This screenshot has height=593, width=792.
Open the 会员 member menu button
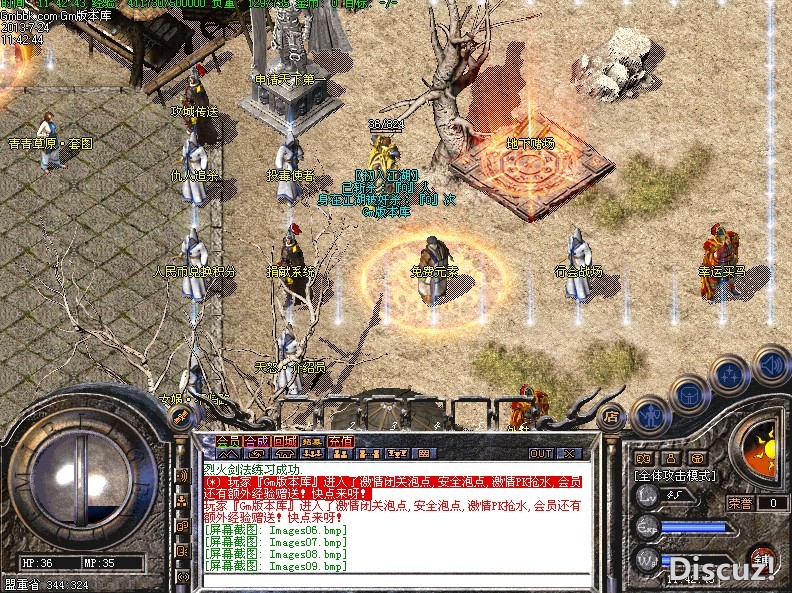229,441
